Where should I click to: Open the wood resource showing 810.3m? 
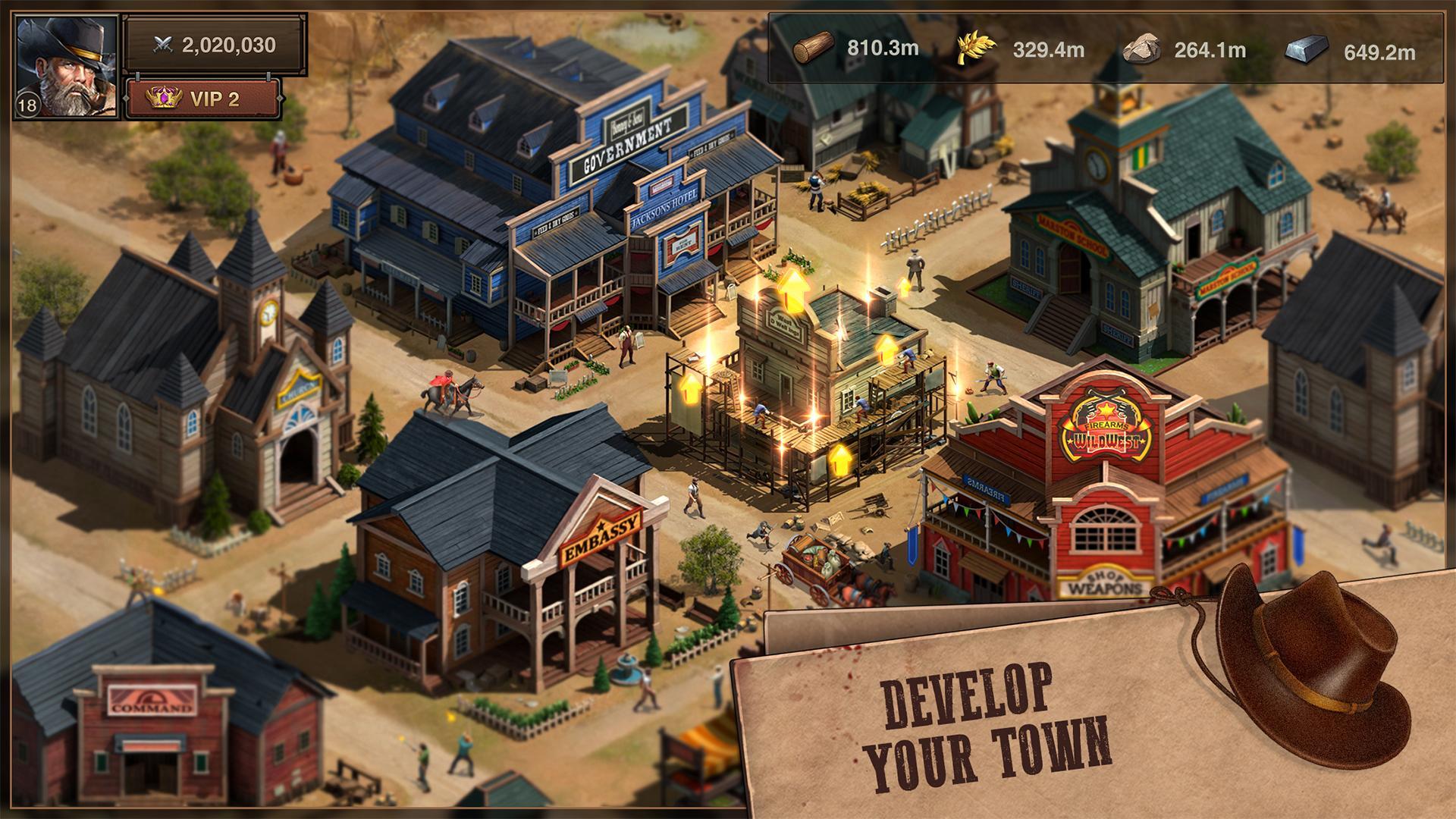pos(814,47)
